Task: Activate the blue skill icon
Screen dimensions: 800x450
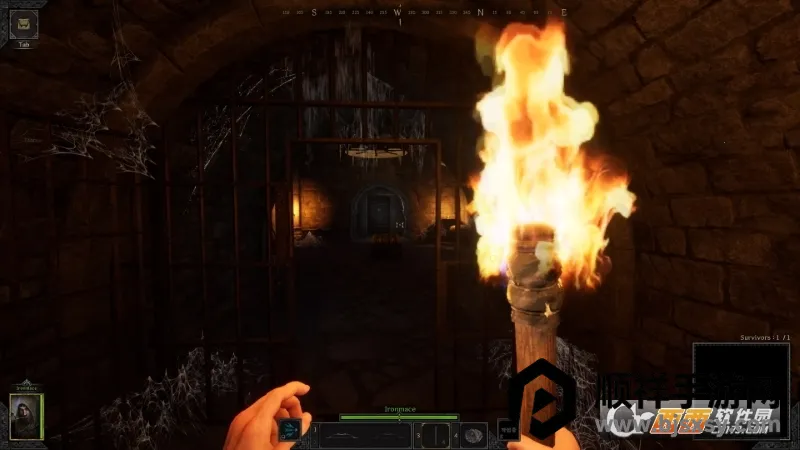Action: pos(290,432)
